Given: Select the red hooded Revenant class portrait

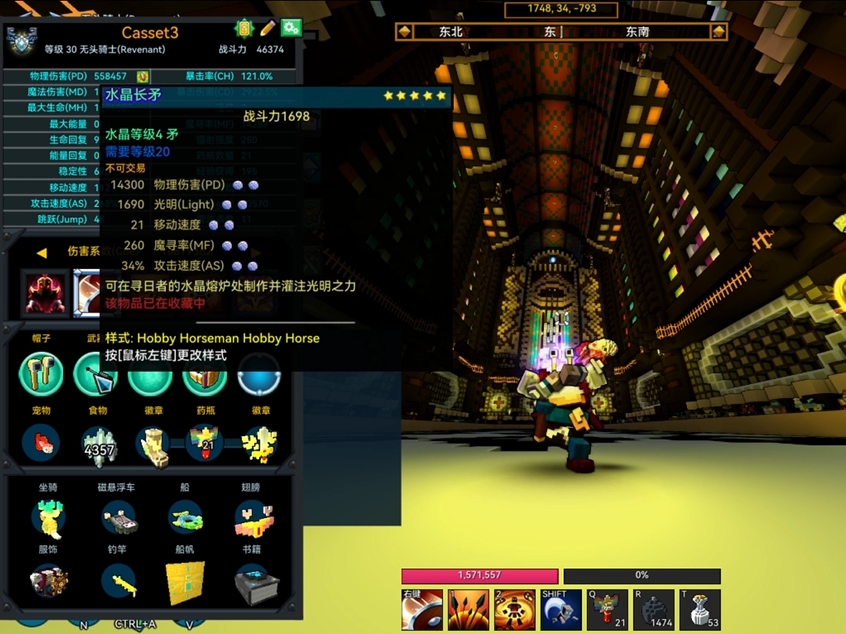Looking at the screenshot, I should point(41,291).
